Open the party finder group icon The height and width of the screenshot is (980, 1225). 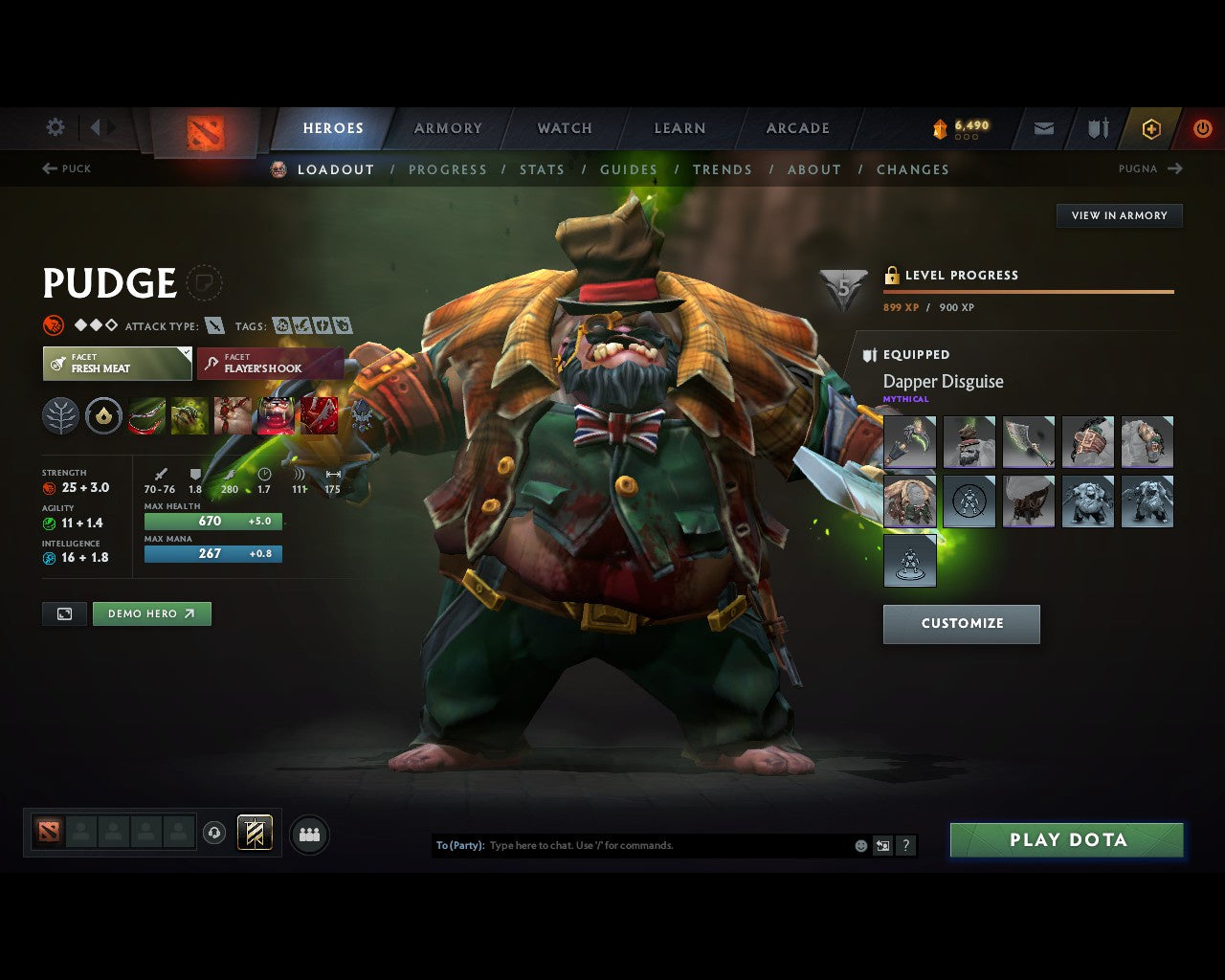[308, 833]
